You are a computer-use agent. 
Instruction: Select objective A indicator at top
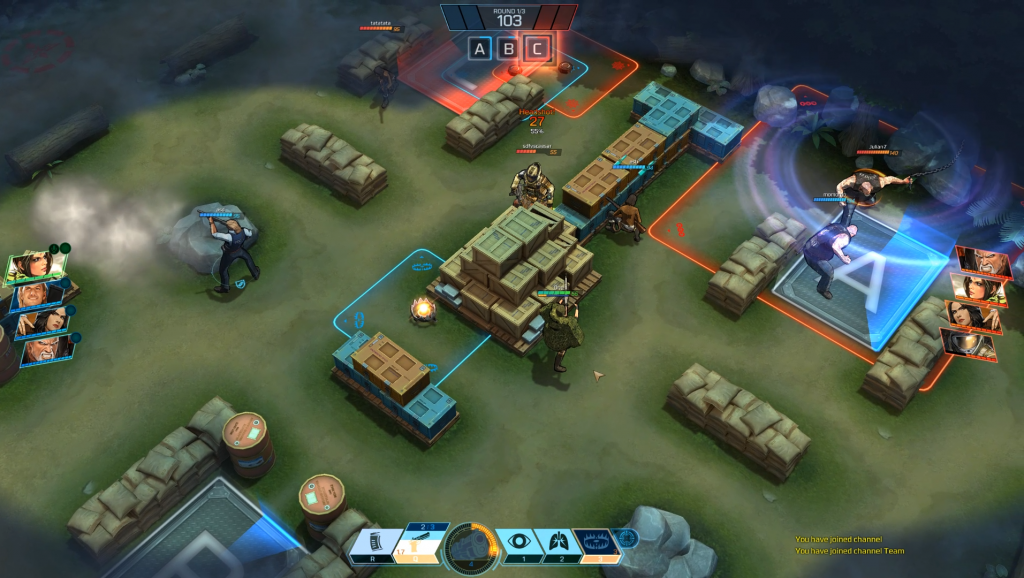[x=480, y=48]
